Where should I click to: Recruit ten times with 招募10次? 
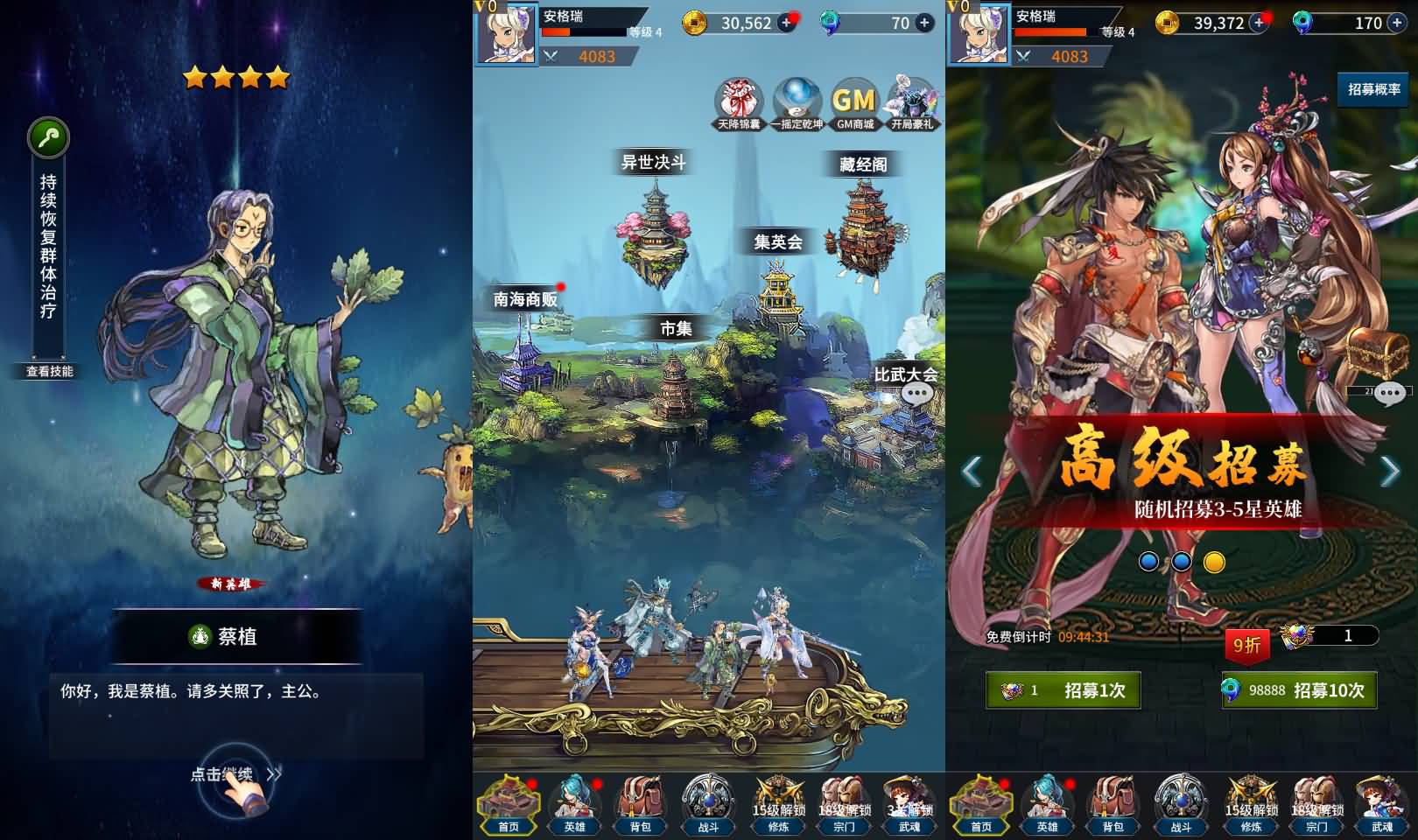(1299, 690)
